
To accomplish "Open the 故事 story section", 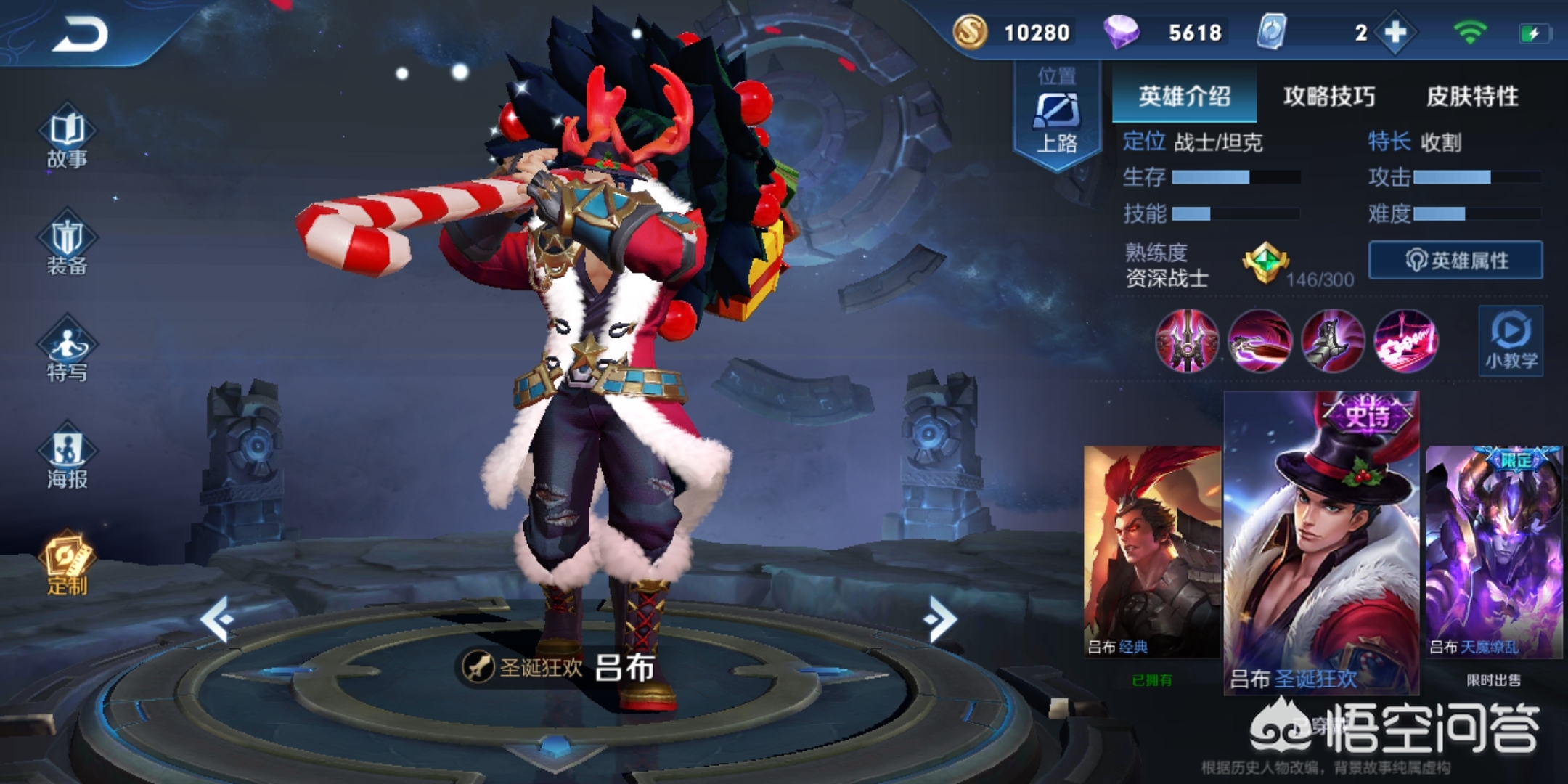I will (x=67, y=138).
